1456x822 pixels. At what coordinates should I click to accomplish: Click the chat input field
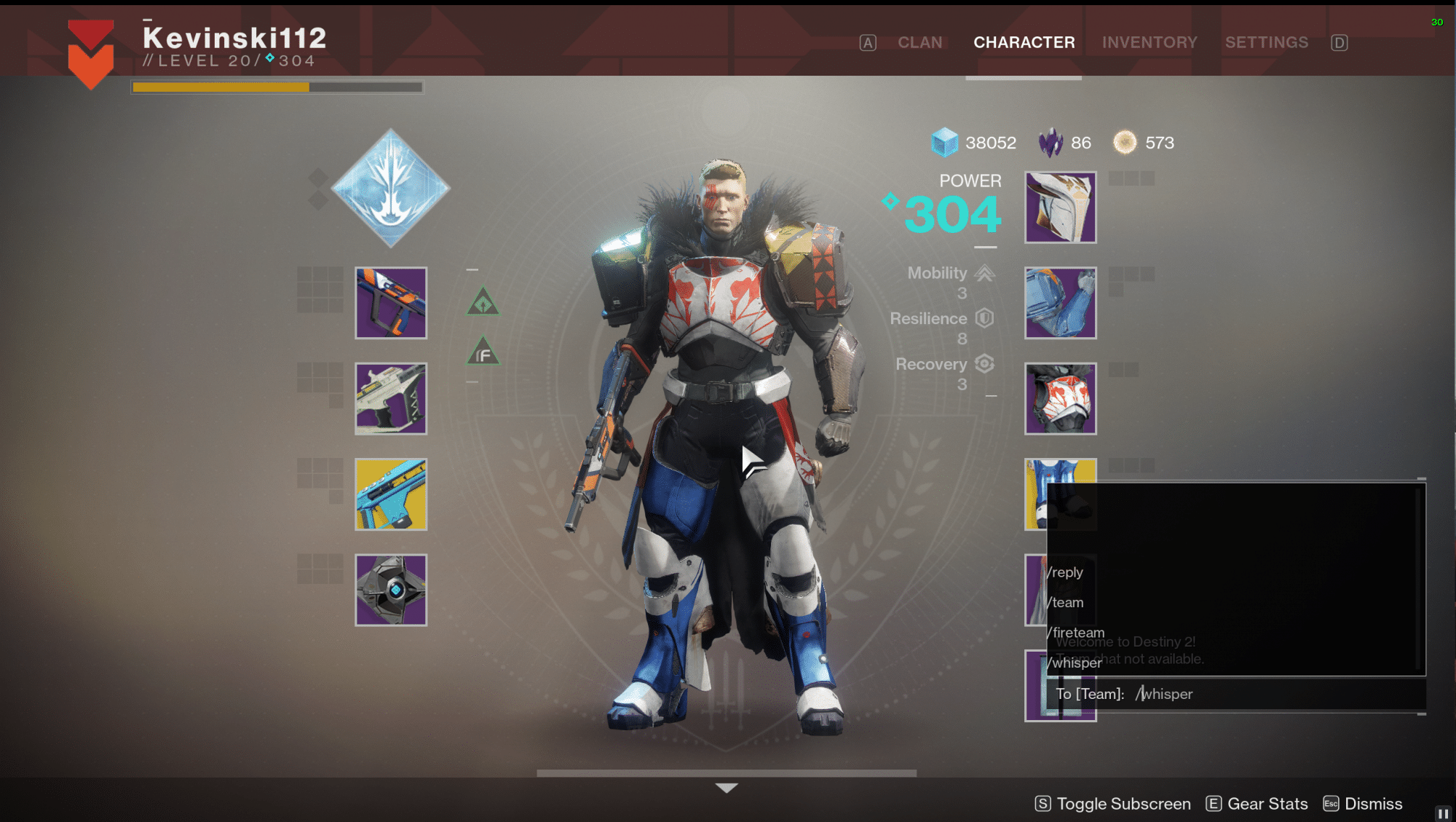(x=1238, y=694)
